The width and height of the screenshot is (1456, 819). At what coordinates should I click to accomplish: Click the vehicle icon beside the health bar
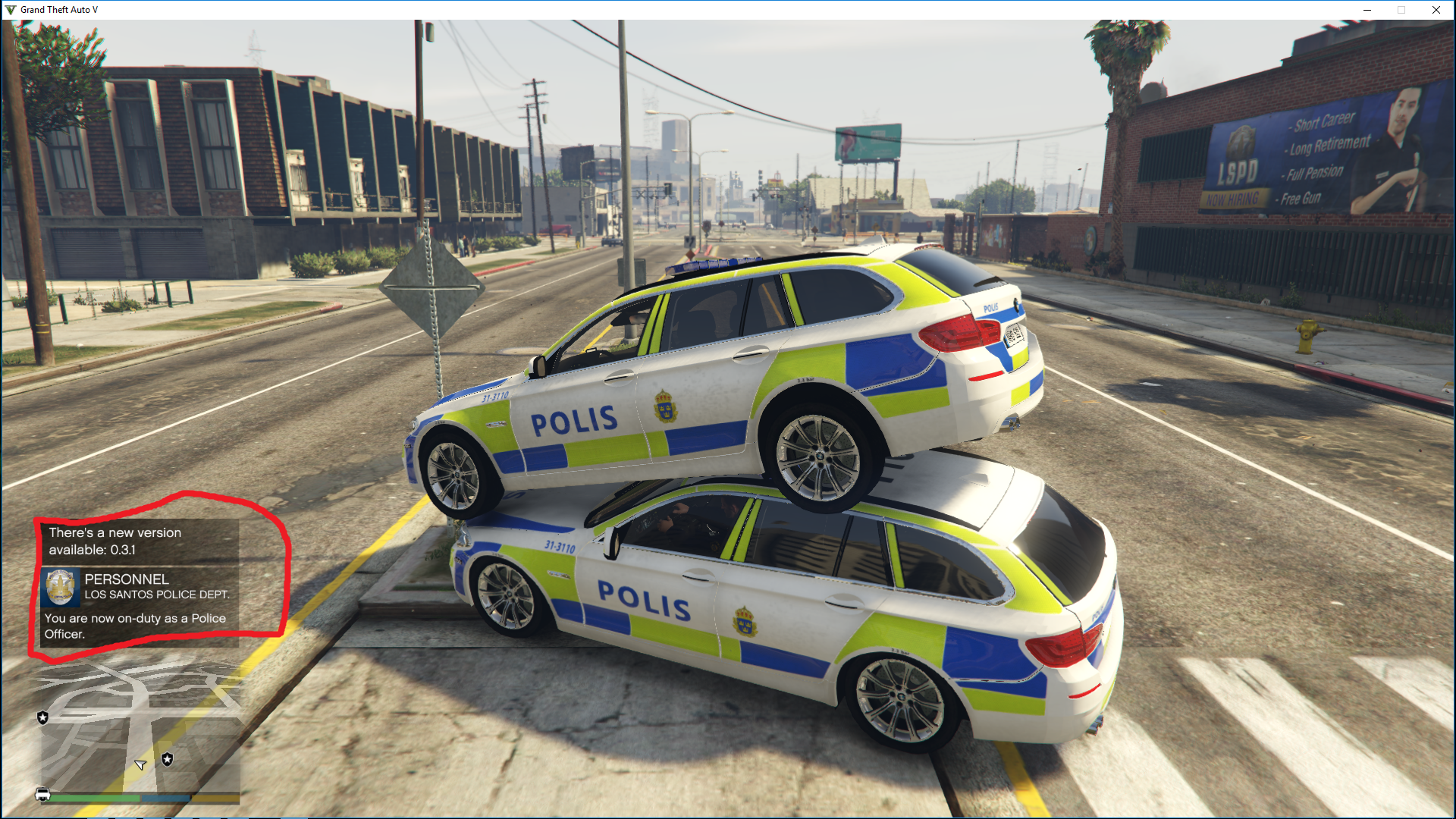point(42,794)
